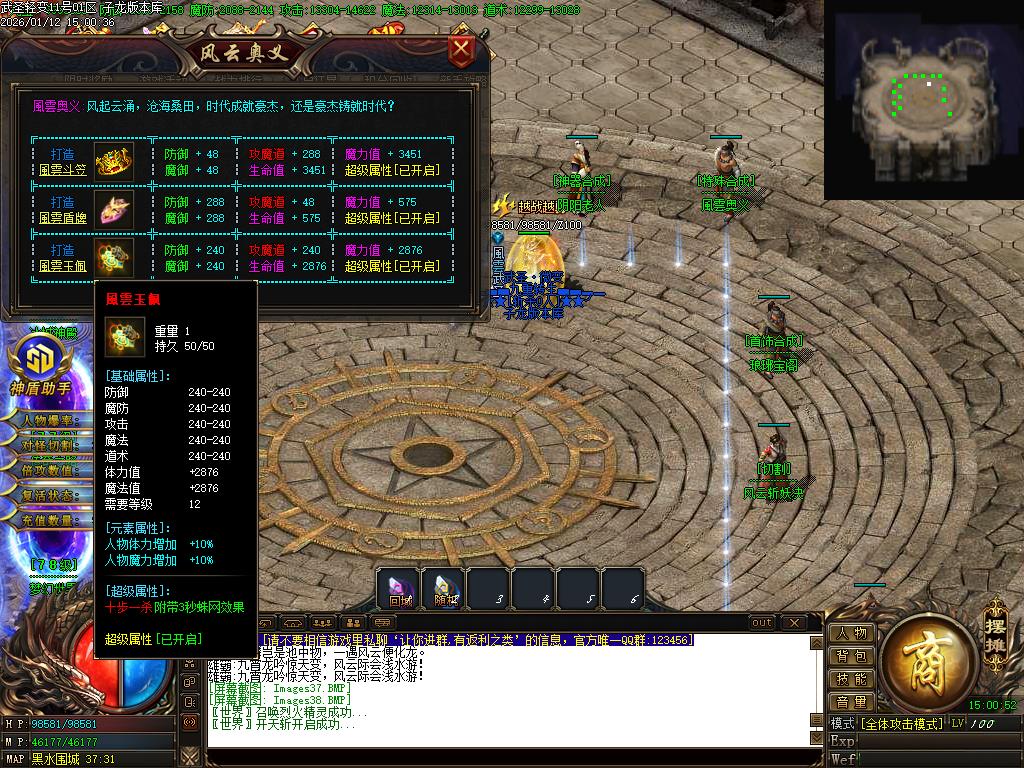The height and width of the screenshot is (768, 1024).
Task: Close the chat panel with X
Action: pyautogui.click(x=793, y=623)
